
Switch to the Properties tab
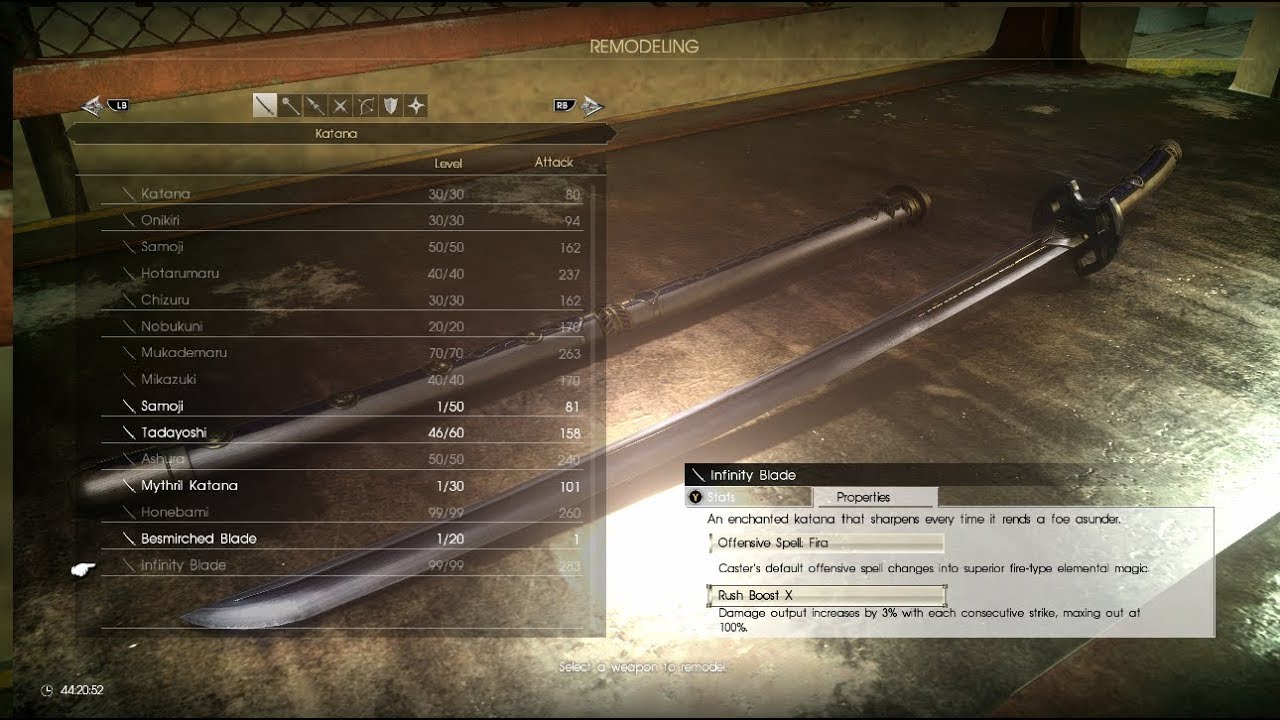click(x=863, y=497)
